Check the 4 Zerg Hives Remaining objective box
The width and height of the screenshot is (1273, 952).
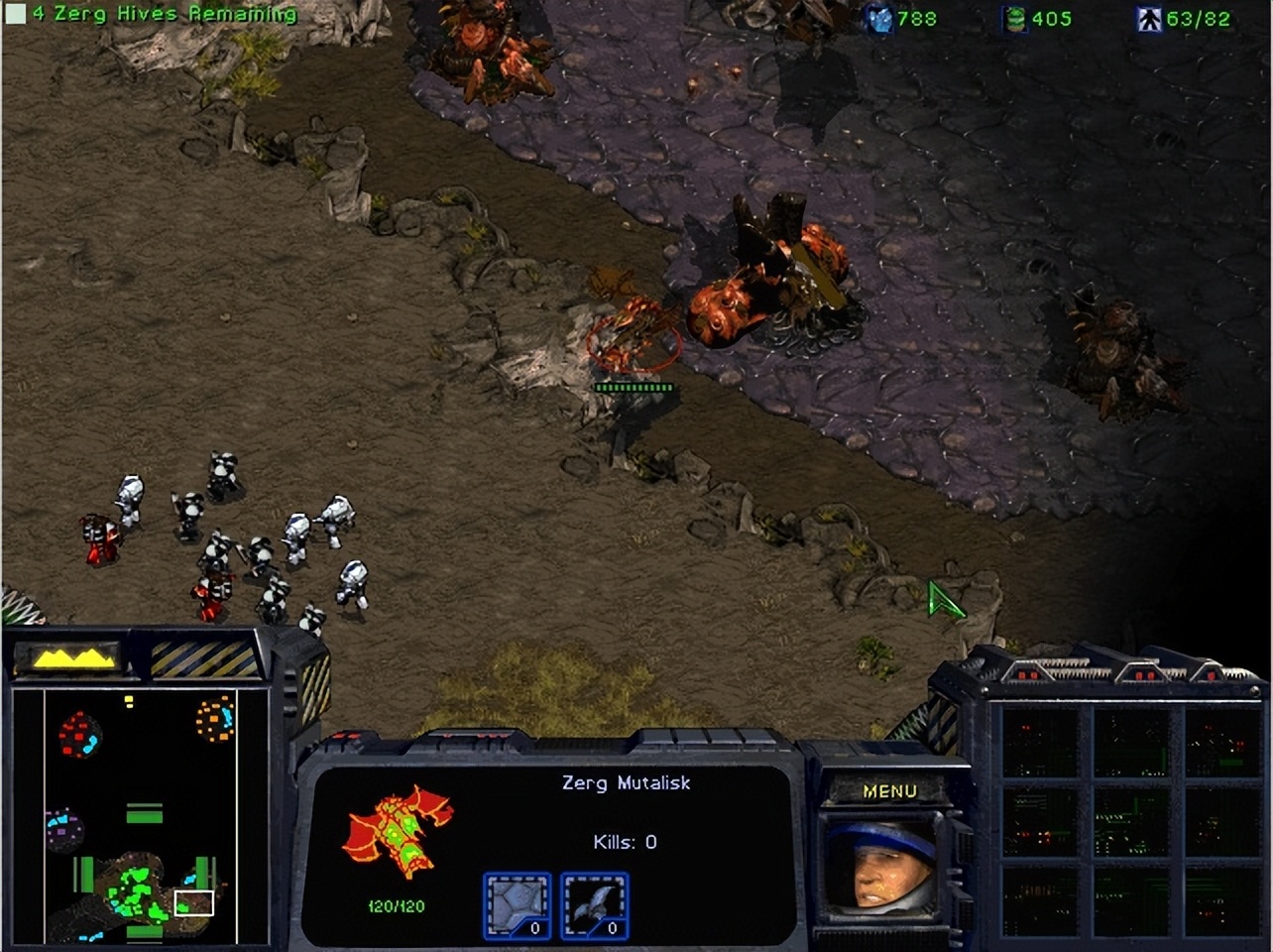tap(14, 14)
